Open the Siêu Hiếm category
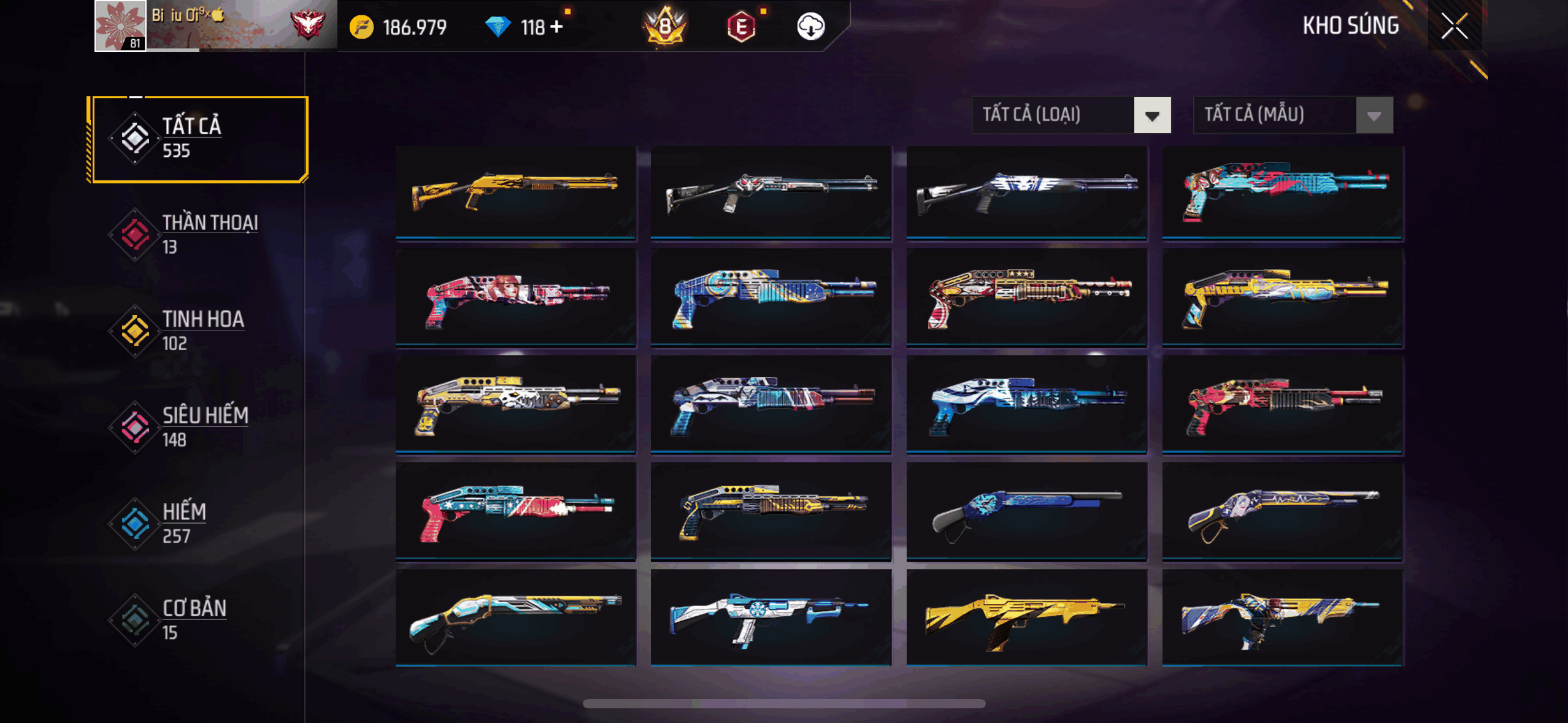 (198, 427)
